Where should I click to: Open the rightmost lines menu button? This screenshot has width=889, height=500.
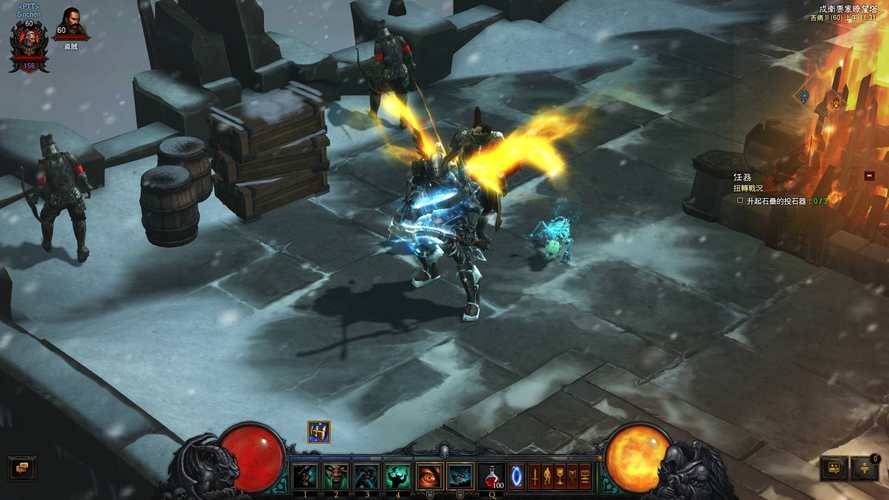[584, 475]
